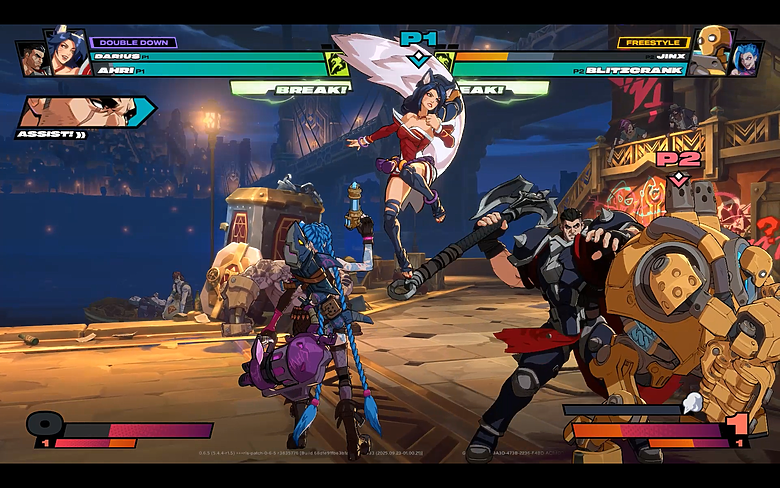Select the Freestyle fuse label
This screenshot has height=488, width=780.
[651, 43]
